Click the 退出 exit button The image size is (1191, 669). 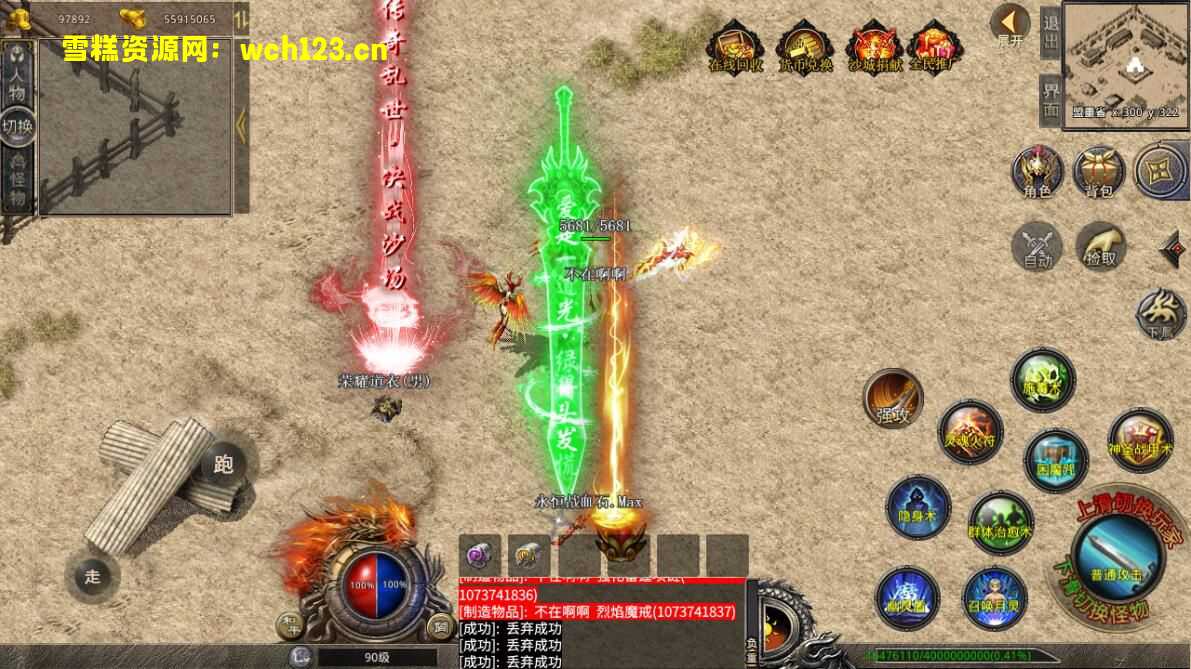[x=1050, y=34]
